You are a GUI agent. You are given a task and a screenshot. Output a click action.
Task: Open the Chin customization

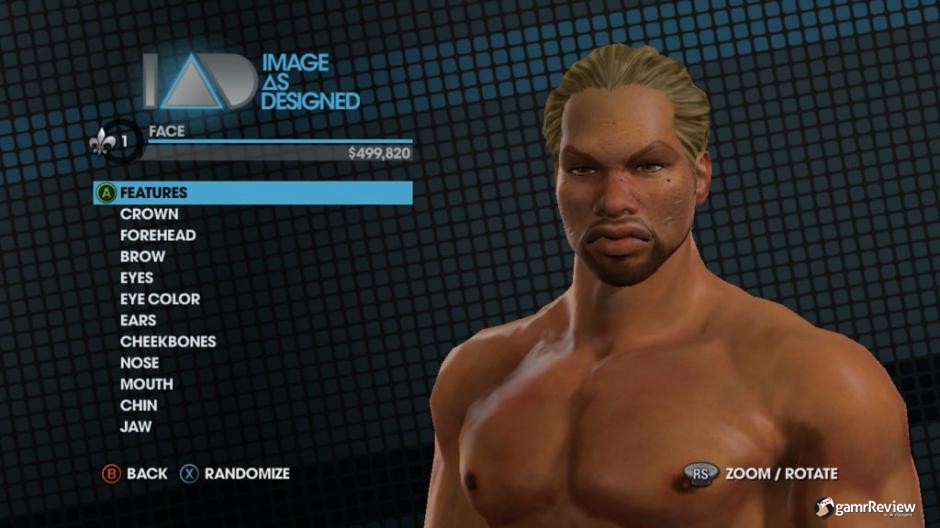click(x=138, y=406)
